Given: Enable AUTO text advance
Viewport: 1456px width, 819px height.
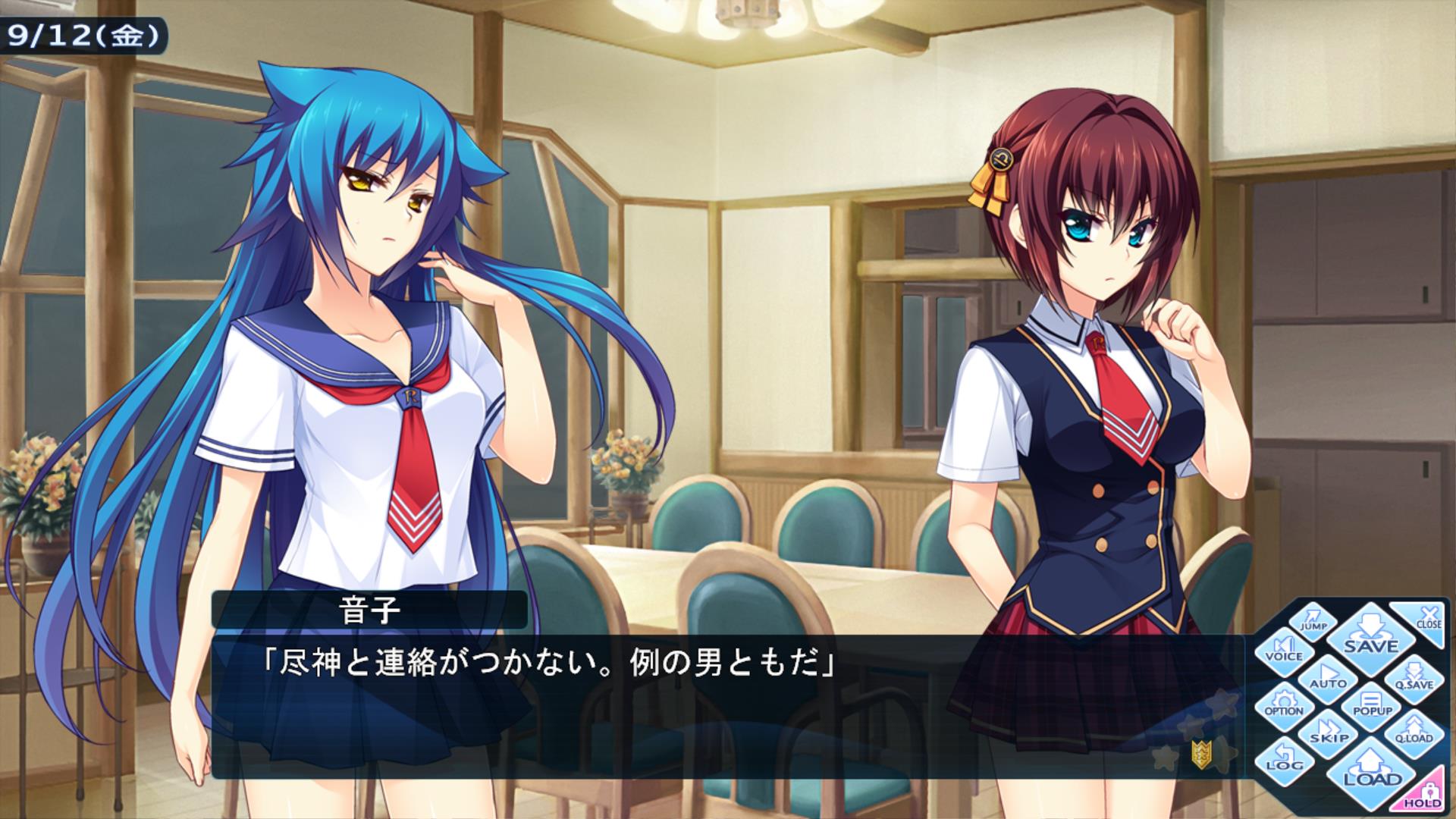Looking at the screenshot, I should point(1328,677).
